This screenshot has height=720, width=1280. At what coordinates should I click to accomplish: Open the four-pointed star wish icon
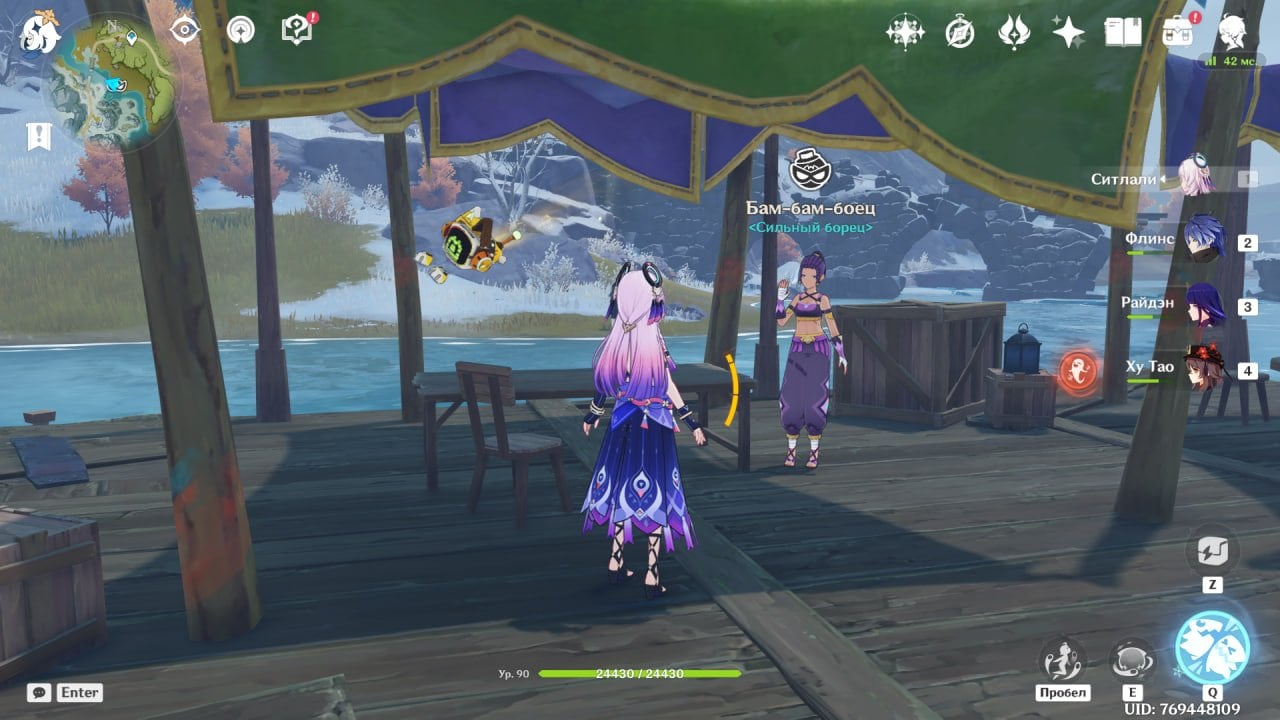pyautogui.click(x=1068, y=32)
